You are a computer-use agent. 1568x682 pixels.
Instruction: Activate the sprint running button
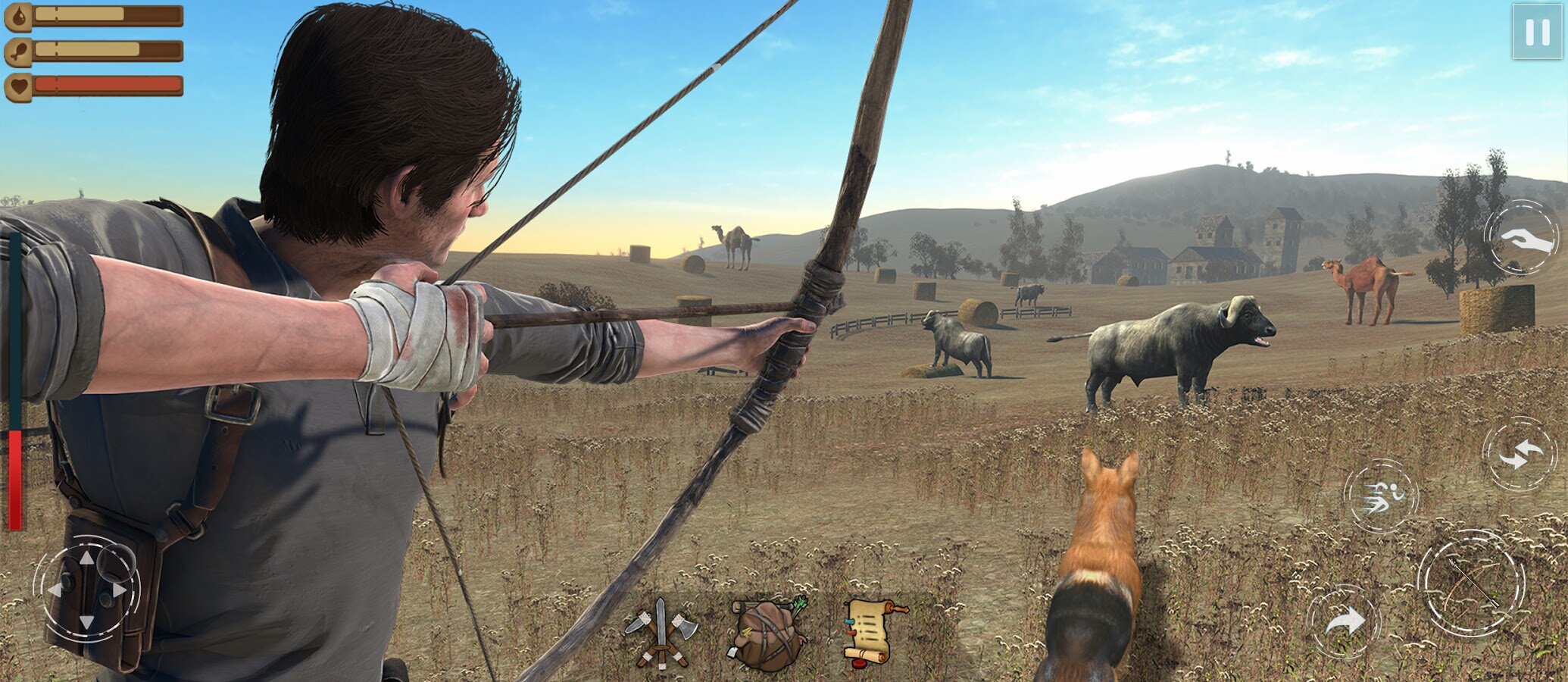coord(1380,496)
